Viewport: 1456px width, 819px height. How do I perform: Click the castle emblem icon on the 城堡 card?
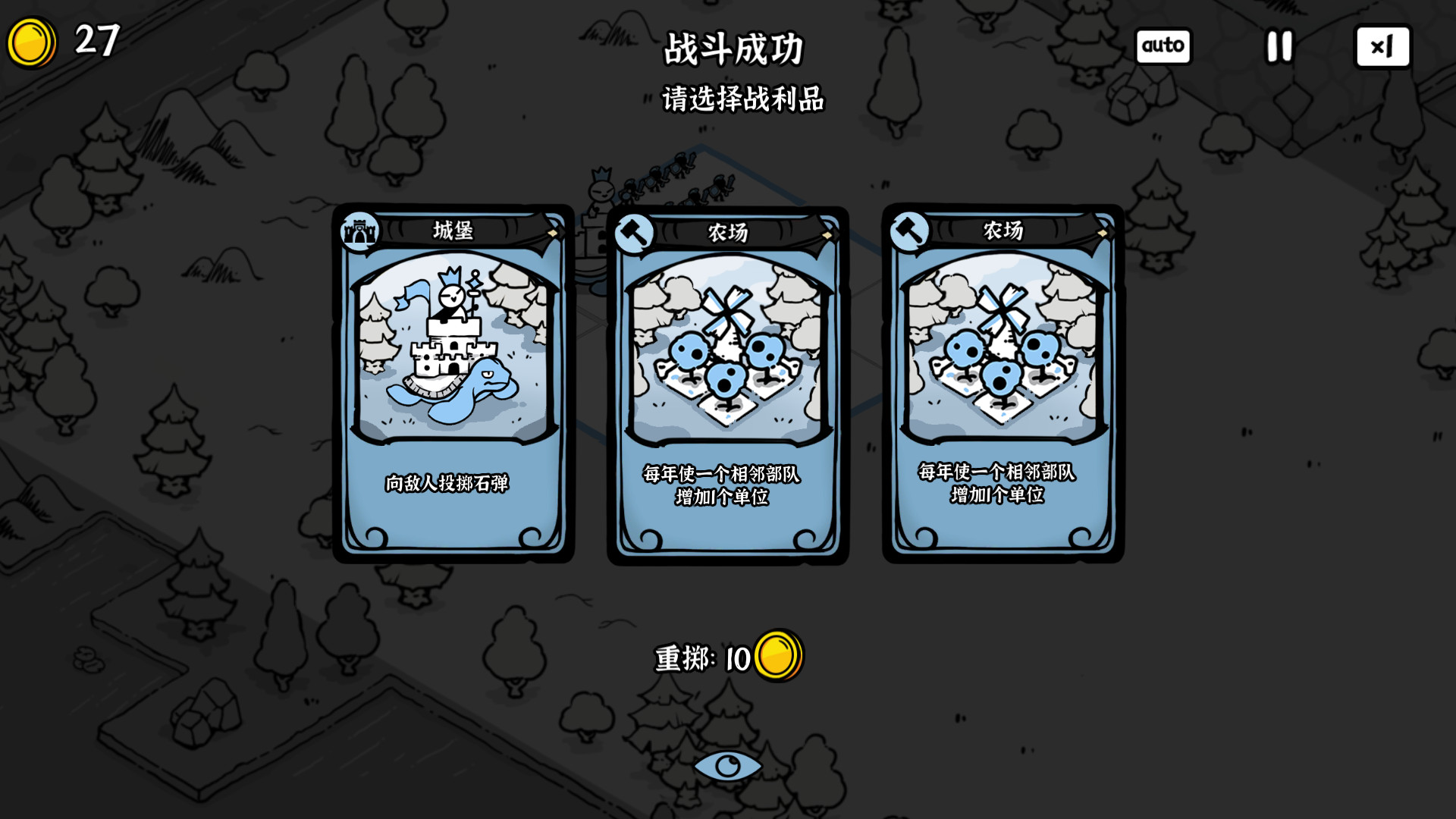coord(361,230)
